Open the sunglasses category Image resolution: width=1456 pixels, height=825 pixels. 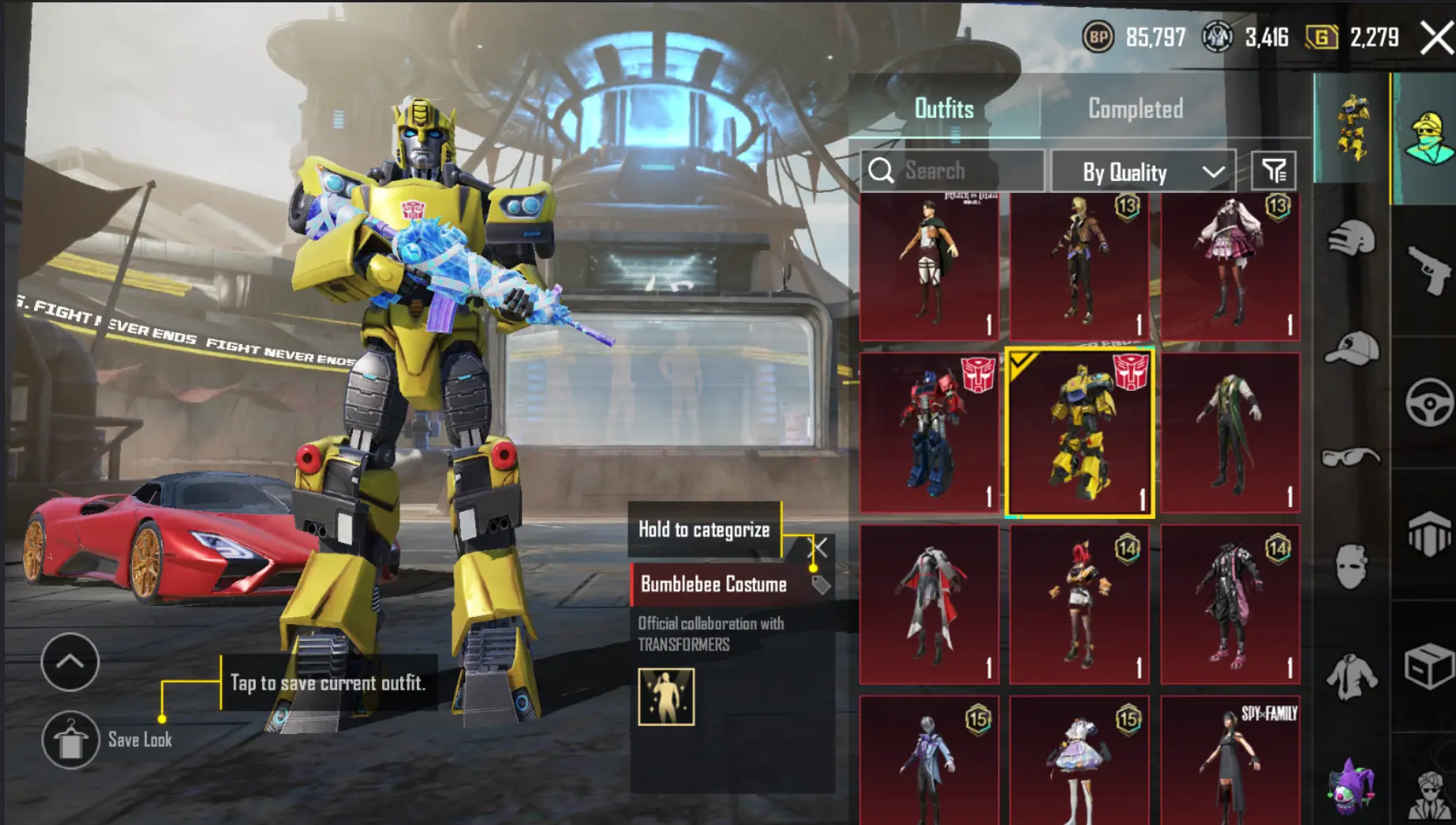pyautogui.click(x=1351, y=457)
